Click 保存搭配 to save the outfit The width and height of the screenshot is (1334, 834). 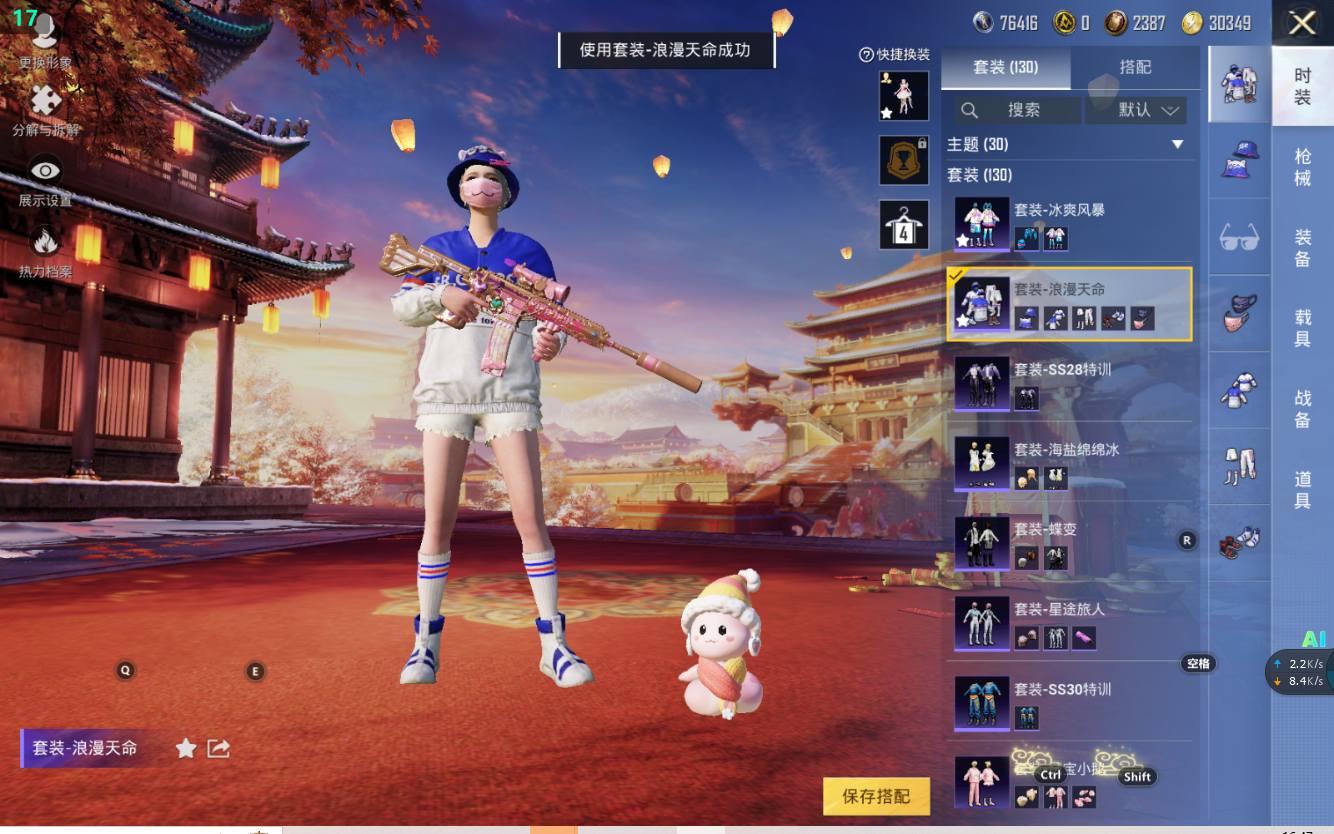click(876, 796)
